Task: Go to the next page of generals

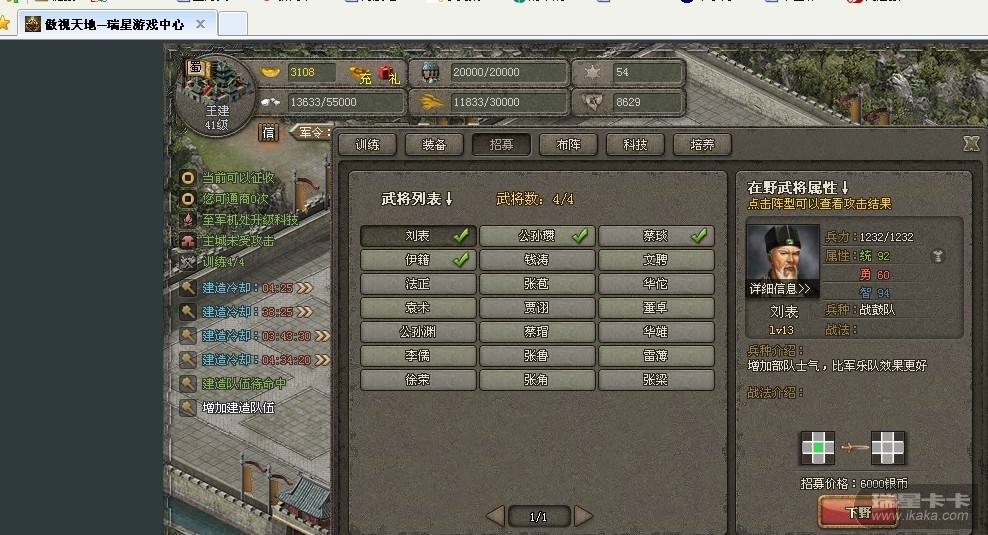Action: (x=584, y=516)
